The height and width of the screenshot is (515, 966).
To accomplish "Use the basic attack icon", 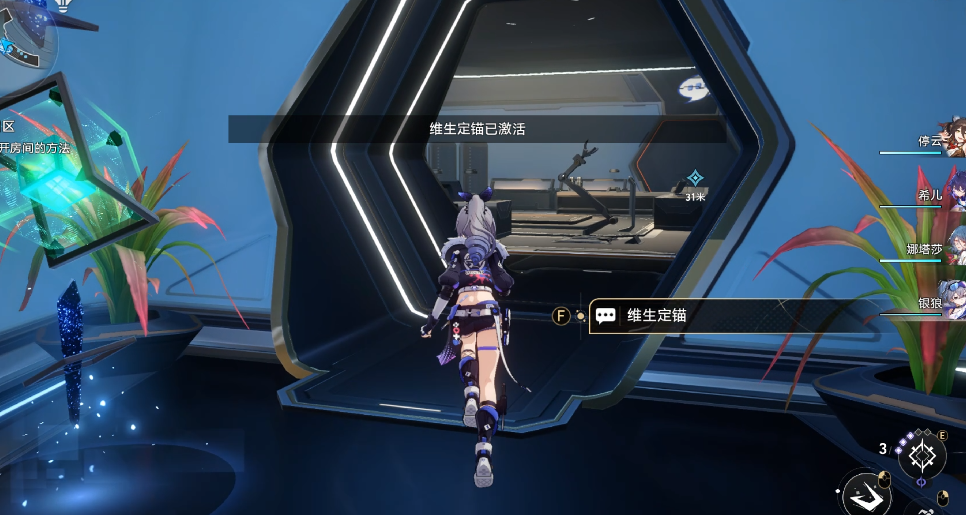I will coord(866,495).
